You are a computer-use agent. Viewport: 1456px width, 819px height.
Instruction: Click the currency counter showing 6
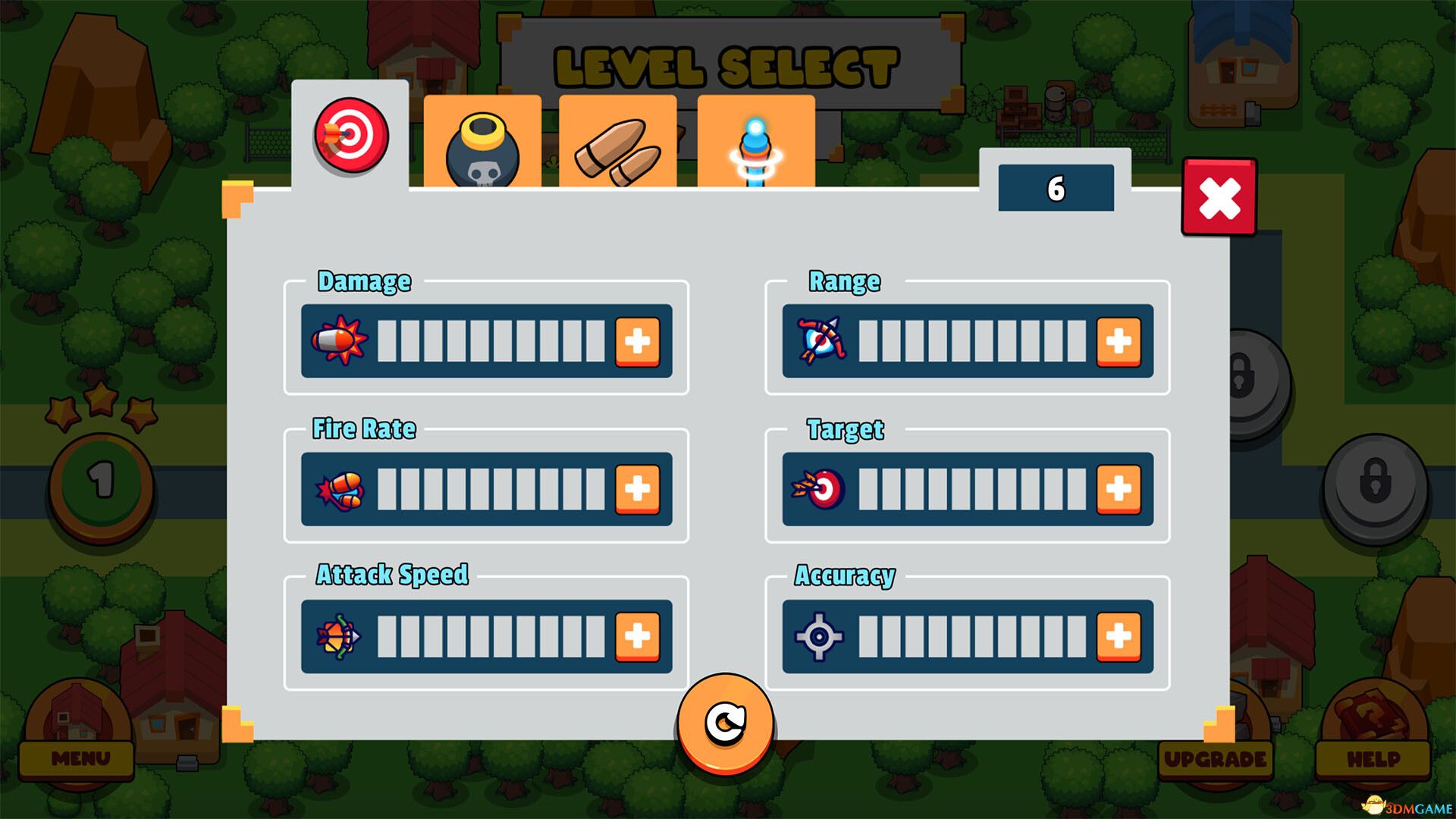coord(1055,187)
